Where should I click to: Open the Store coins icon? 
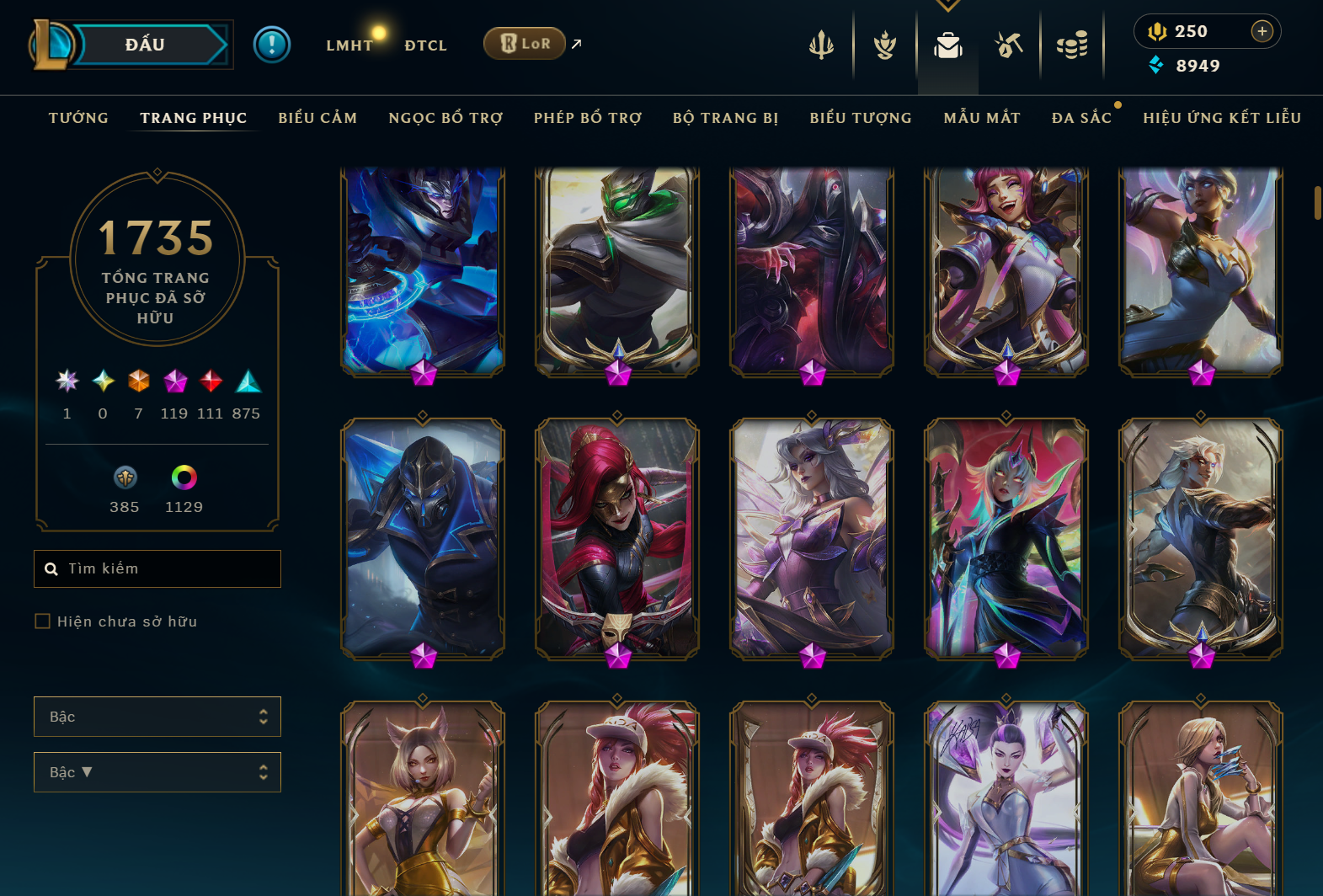point(1073,45)
